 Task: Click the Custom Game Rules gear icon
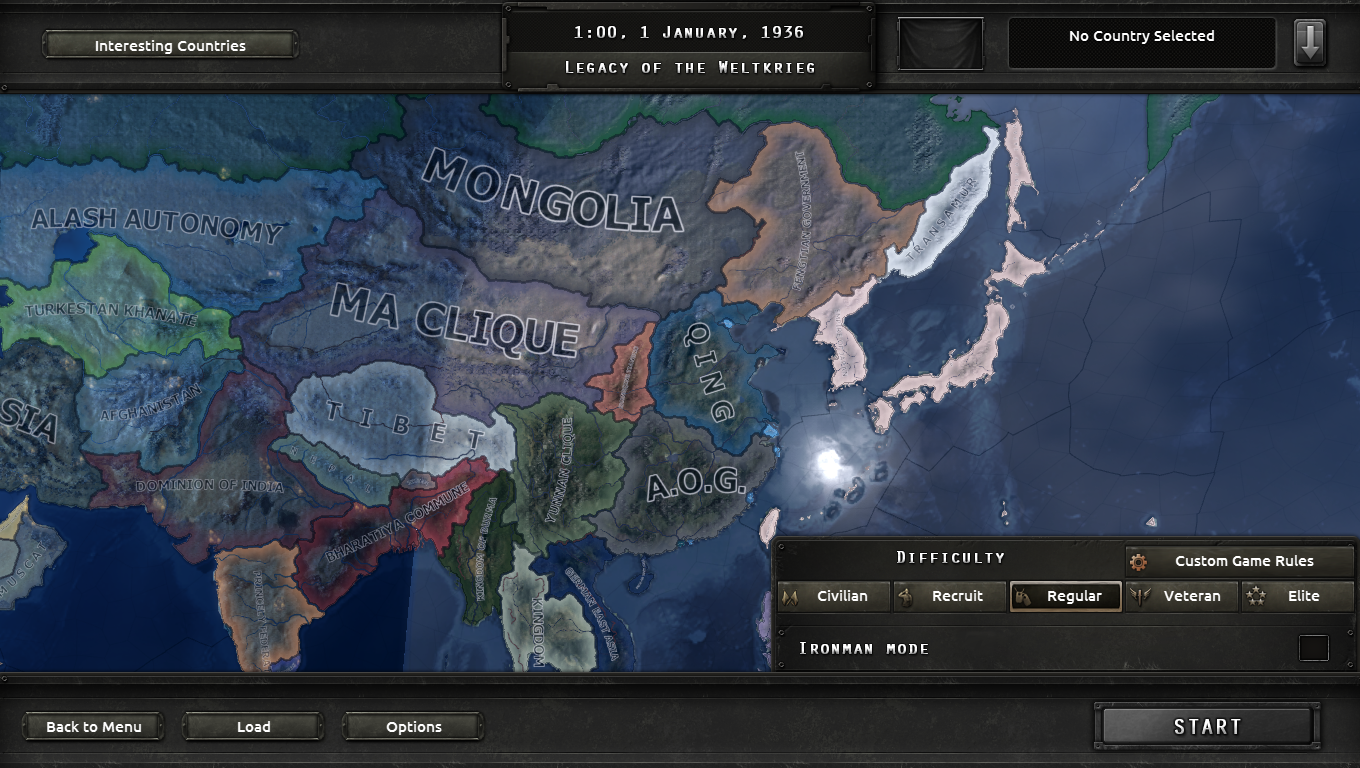pyautogui.click(x=1137, y=562)
